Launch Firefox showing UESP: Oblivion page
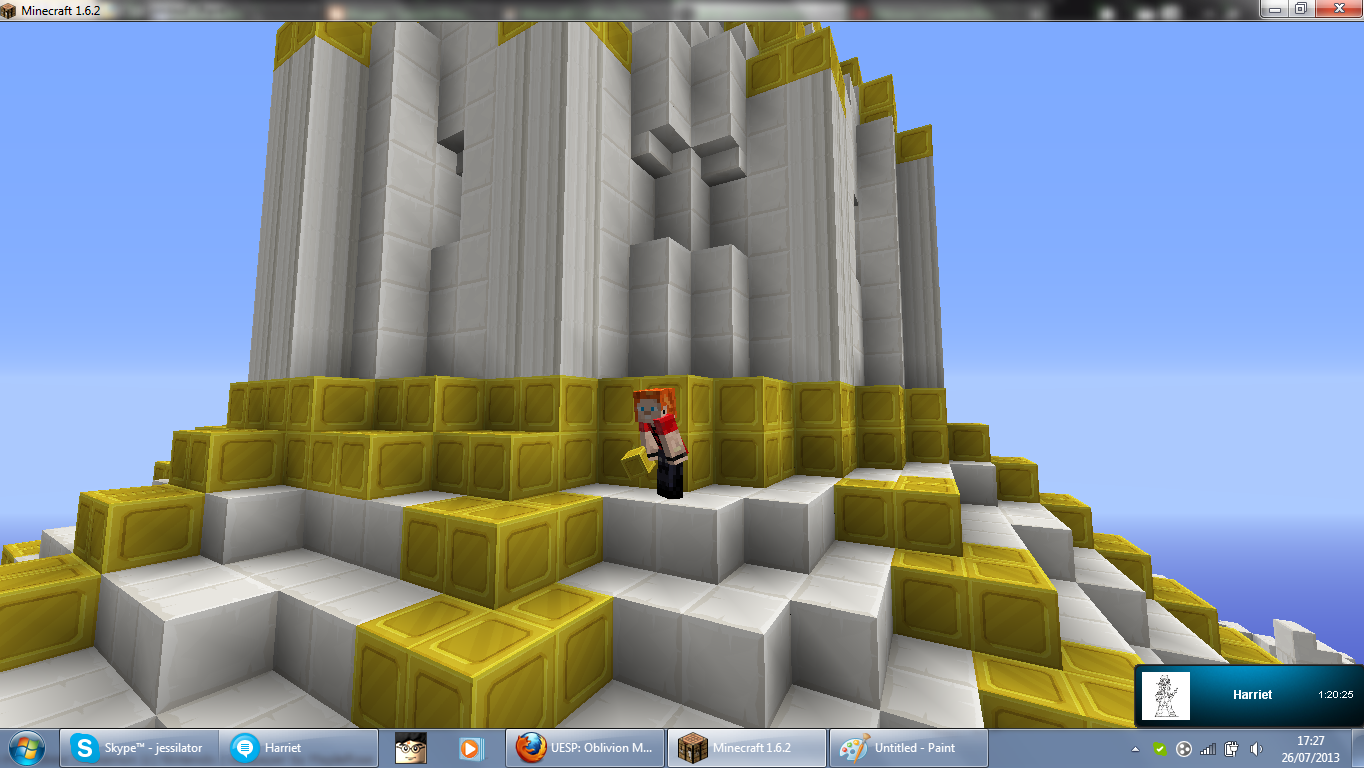The image size is (1364, 772). (584, 747)
